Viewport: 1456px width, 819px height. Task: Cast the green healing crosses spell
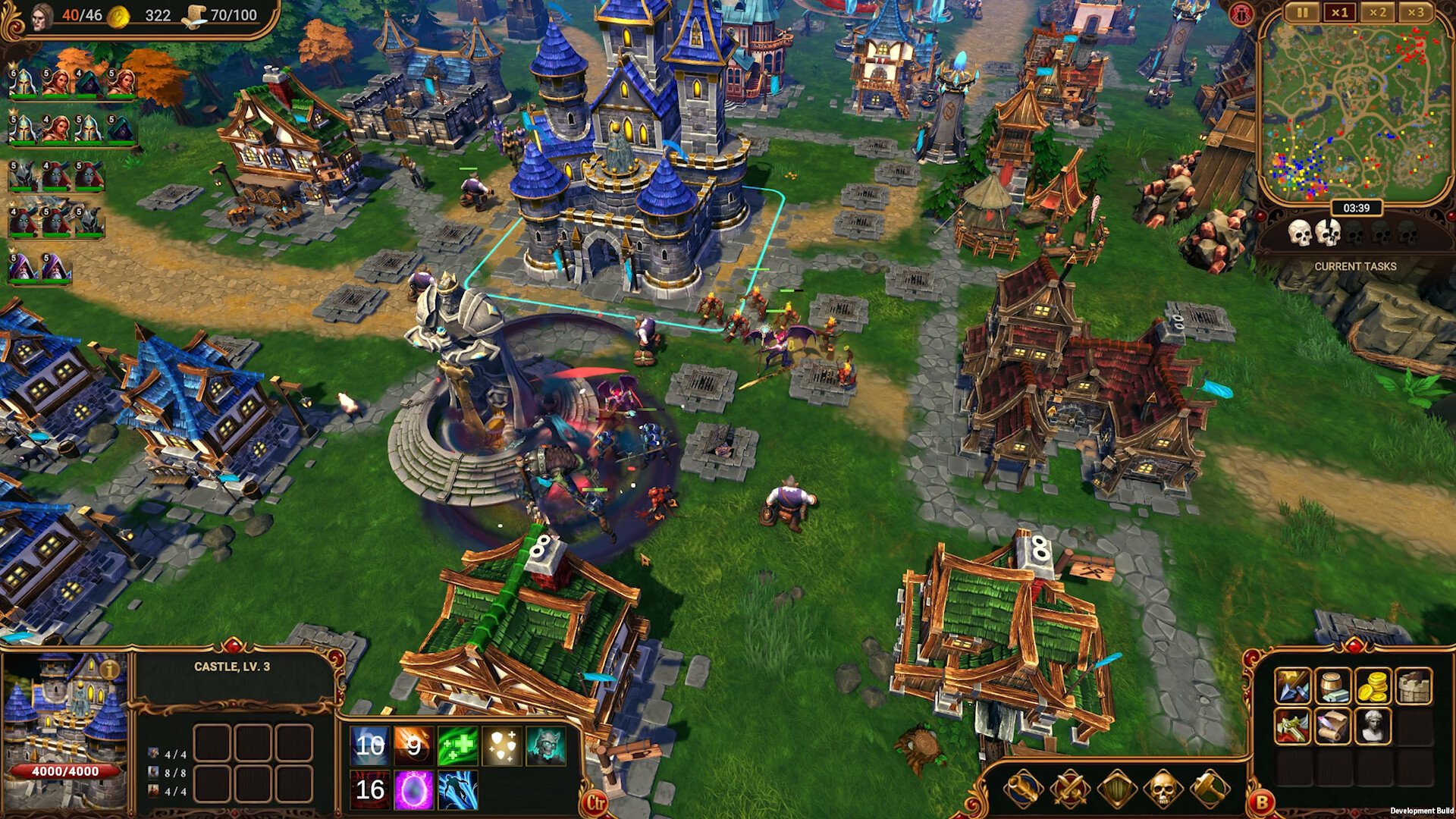(457, 746)
